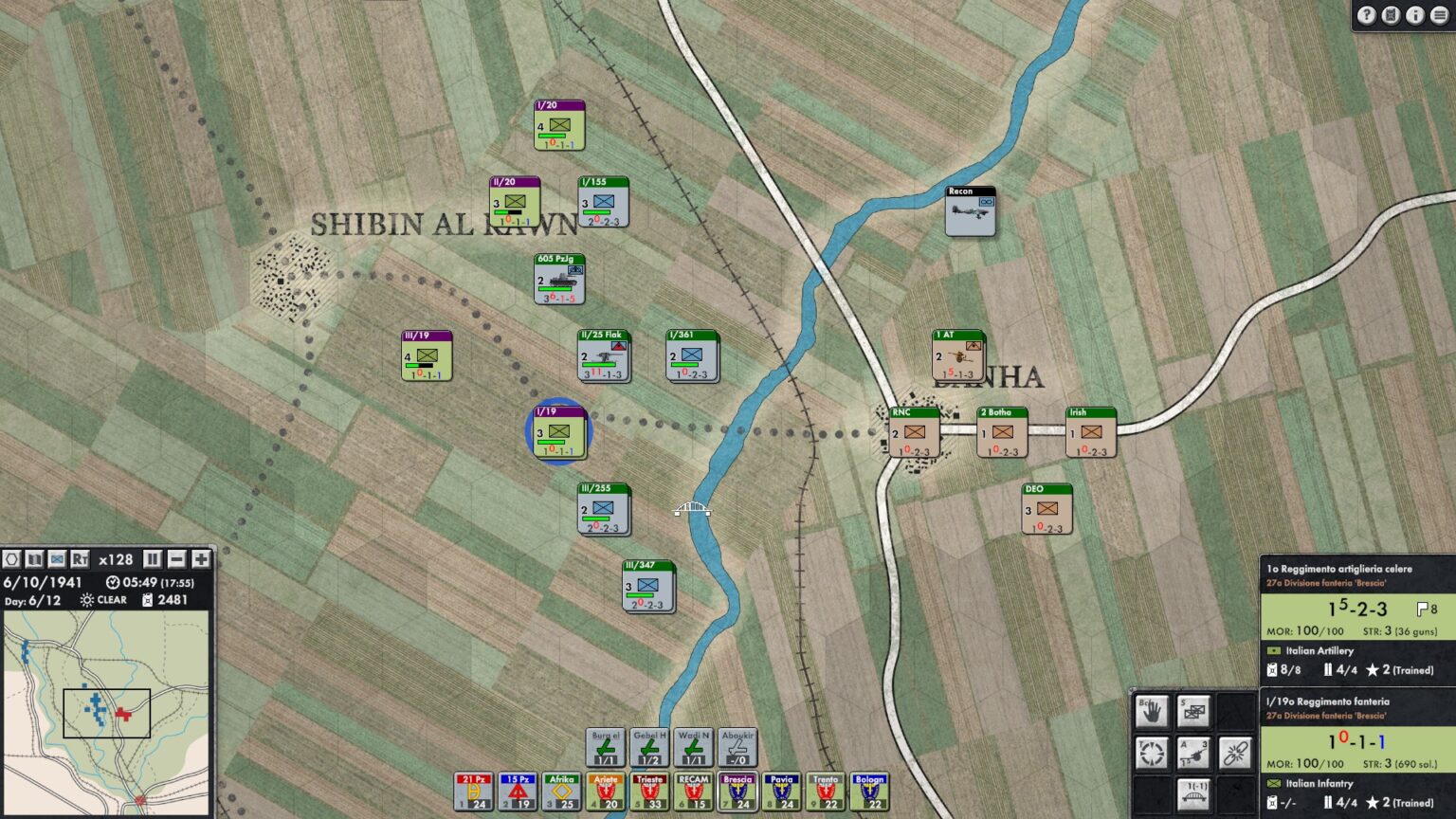
Task: Select the RNC unit counter on the map
Action: (913, 432)
